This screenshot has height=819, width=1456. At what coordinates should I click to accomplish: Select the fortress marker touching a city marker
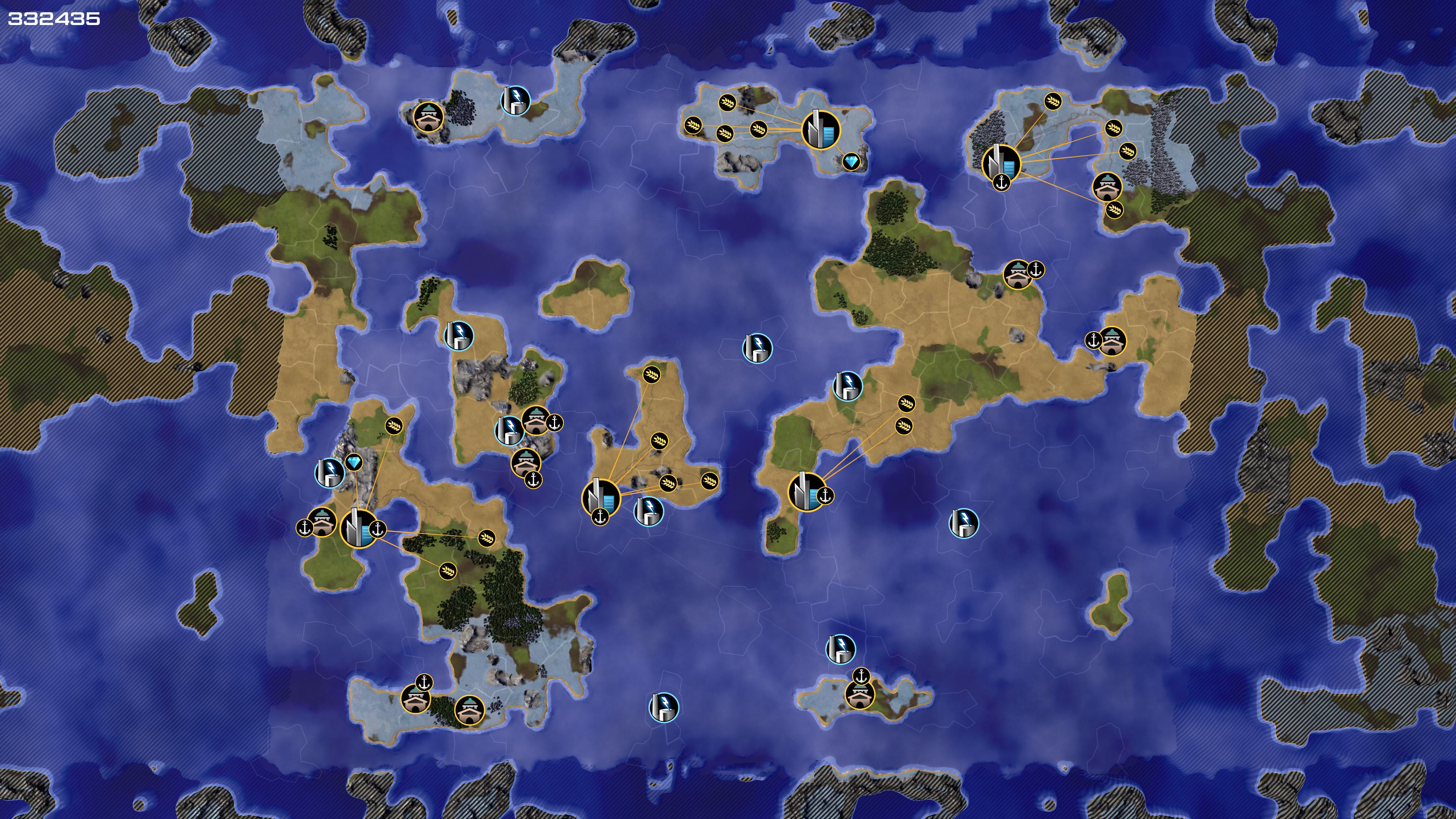pyautogui.click(x=322, y=522)
